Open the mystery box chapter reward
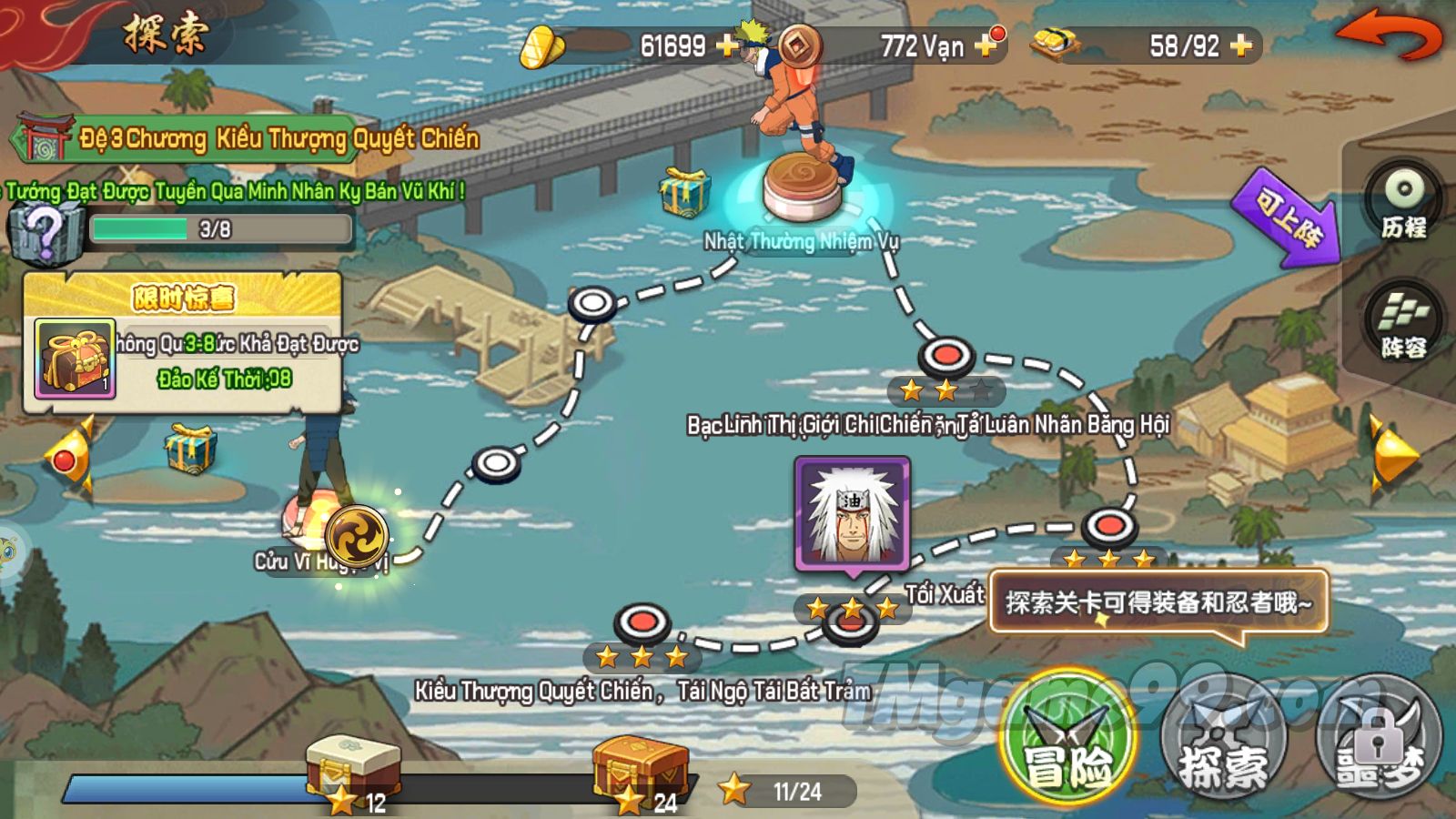The width and height of the screenshot is (1456, 819). tap(44, 231)
